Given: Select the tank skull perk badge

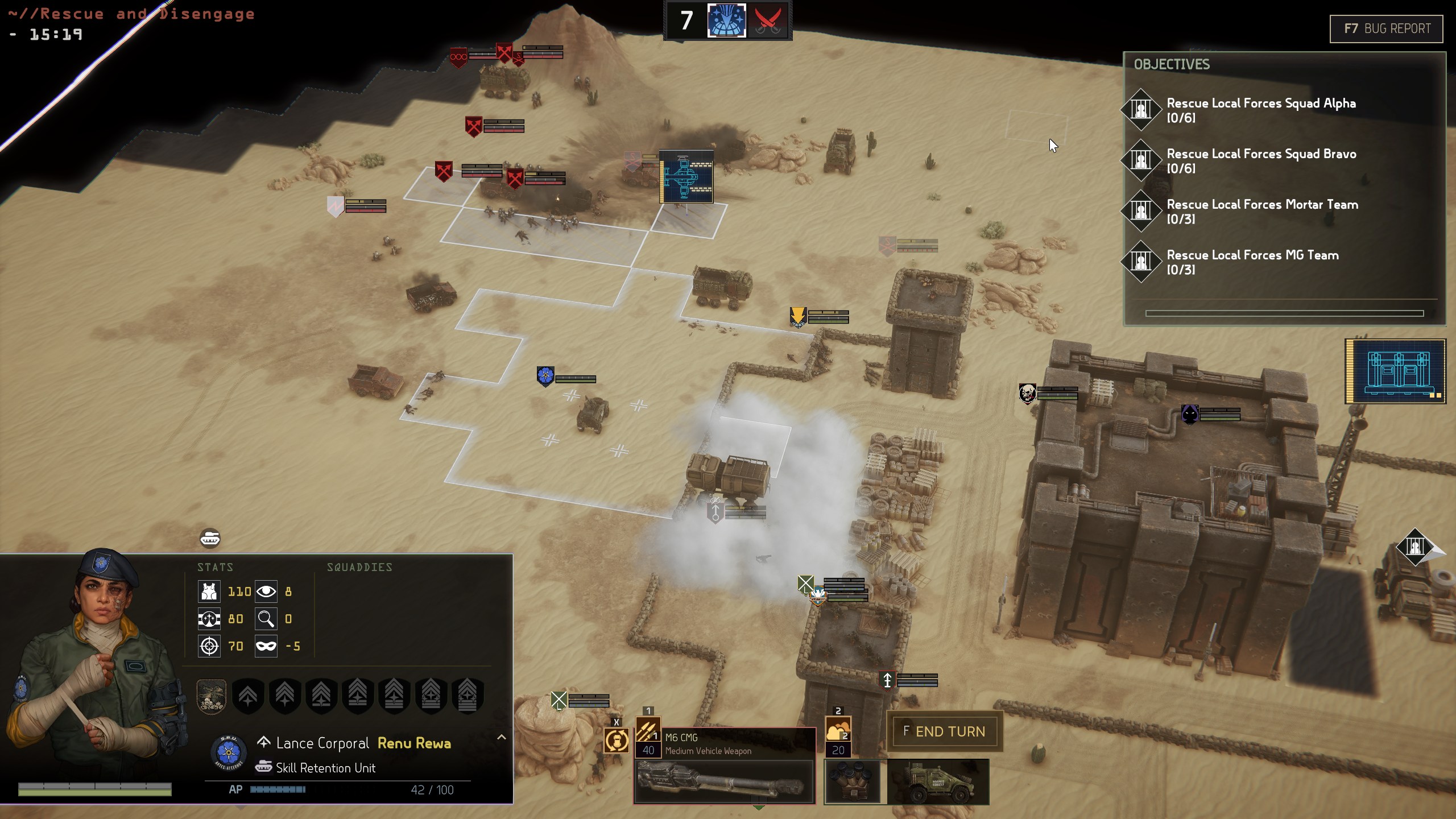Looking at the screenshot, I should 212,696.
